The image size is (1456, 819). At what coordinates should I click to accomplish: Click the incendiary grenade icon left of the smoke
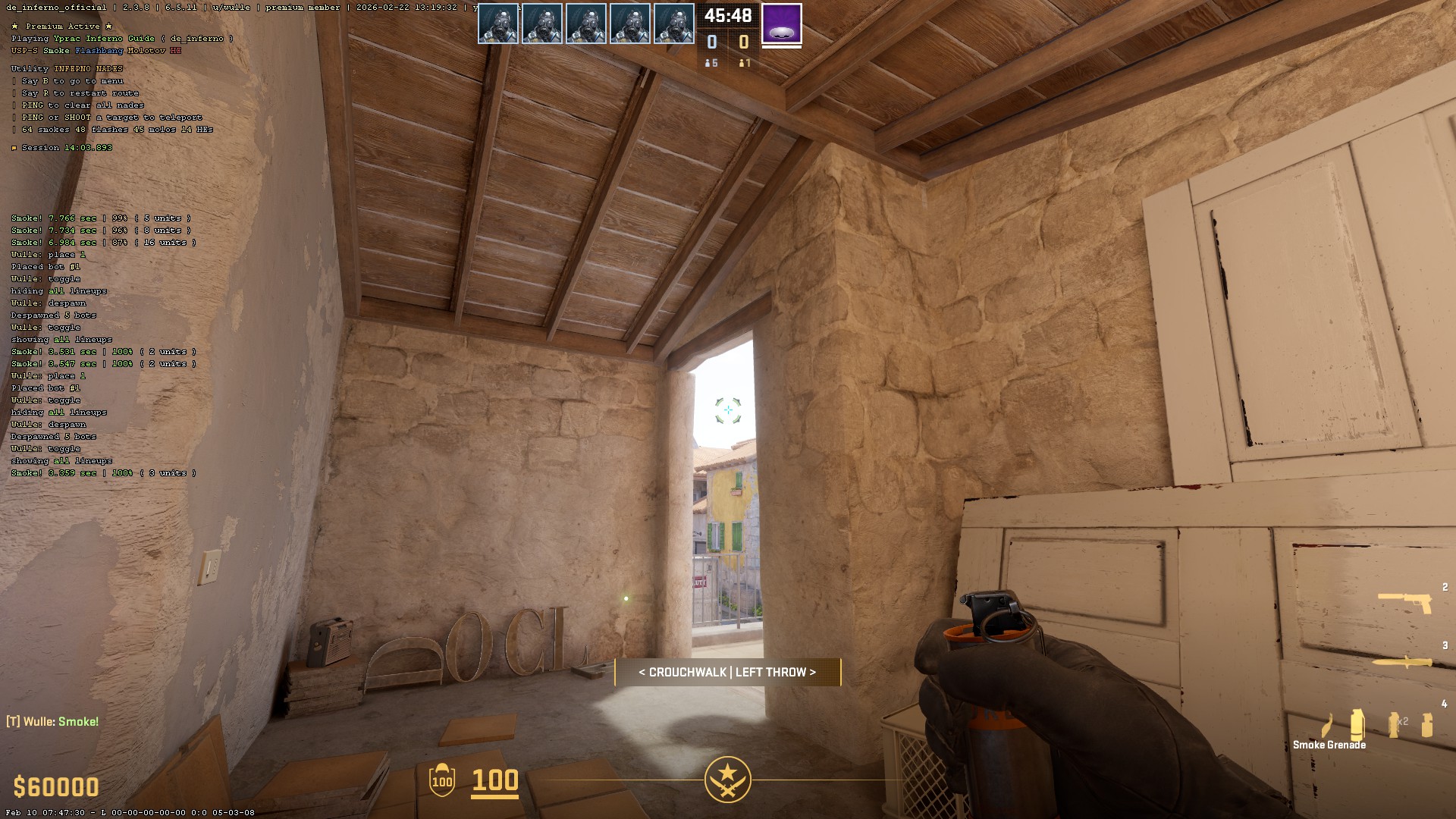[1327, 724]
